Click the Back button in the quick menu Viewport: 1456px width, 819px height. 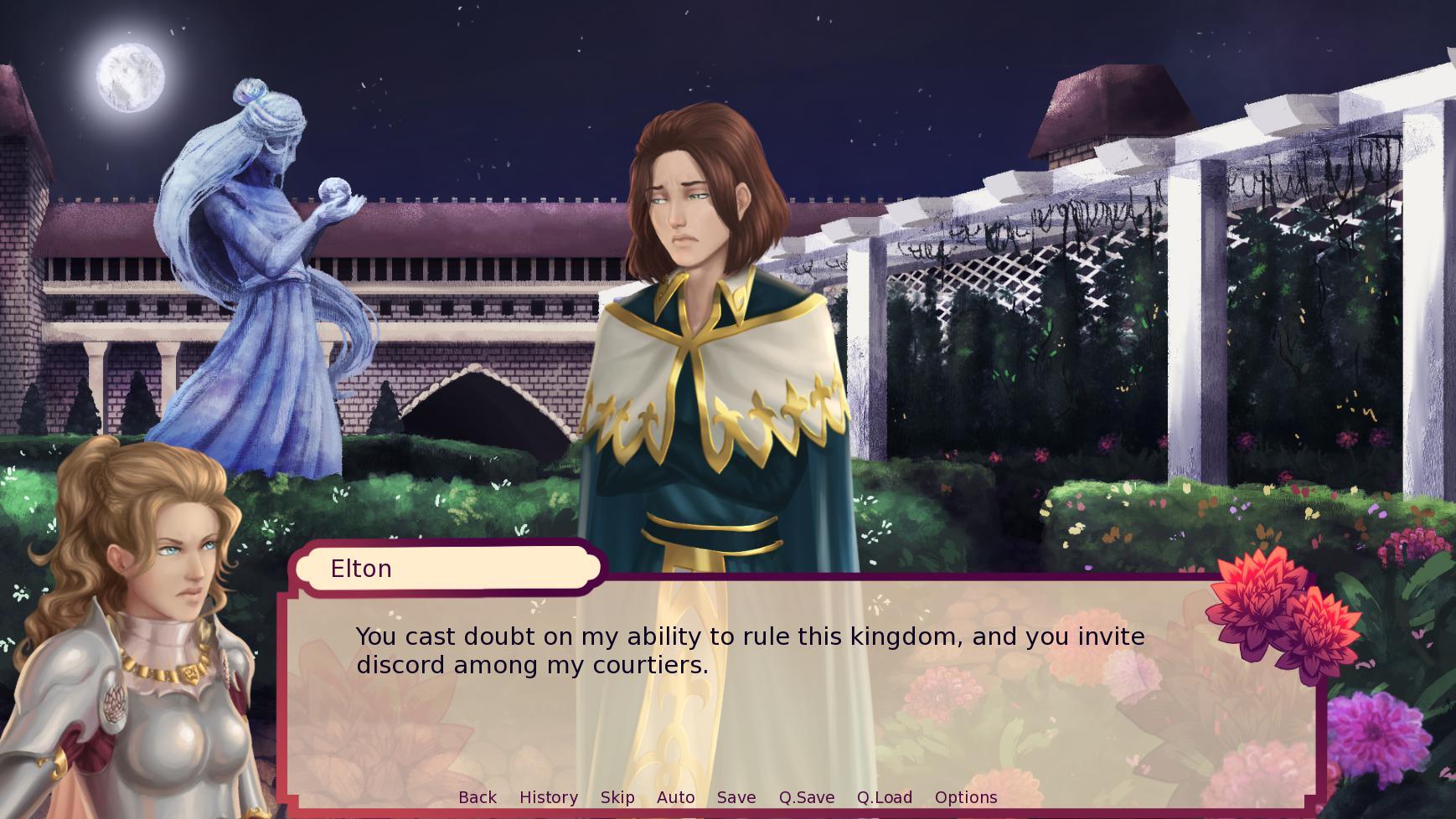coord(477,797)
